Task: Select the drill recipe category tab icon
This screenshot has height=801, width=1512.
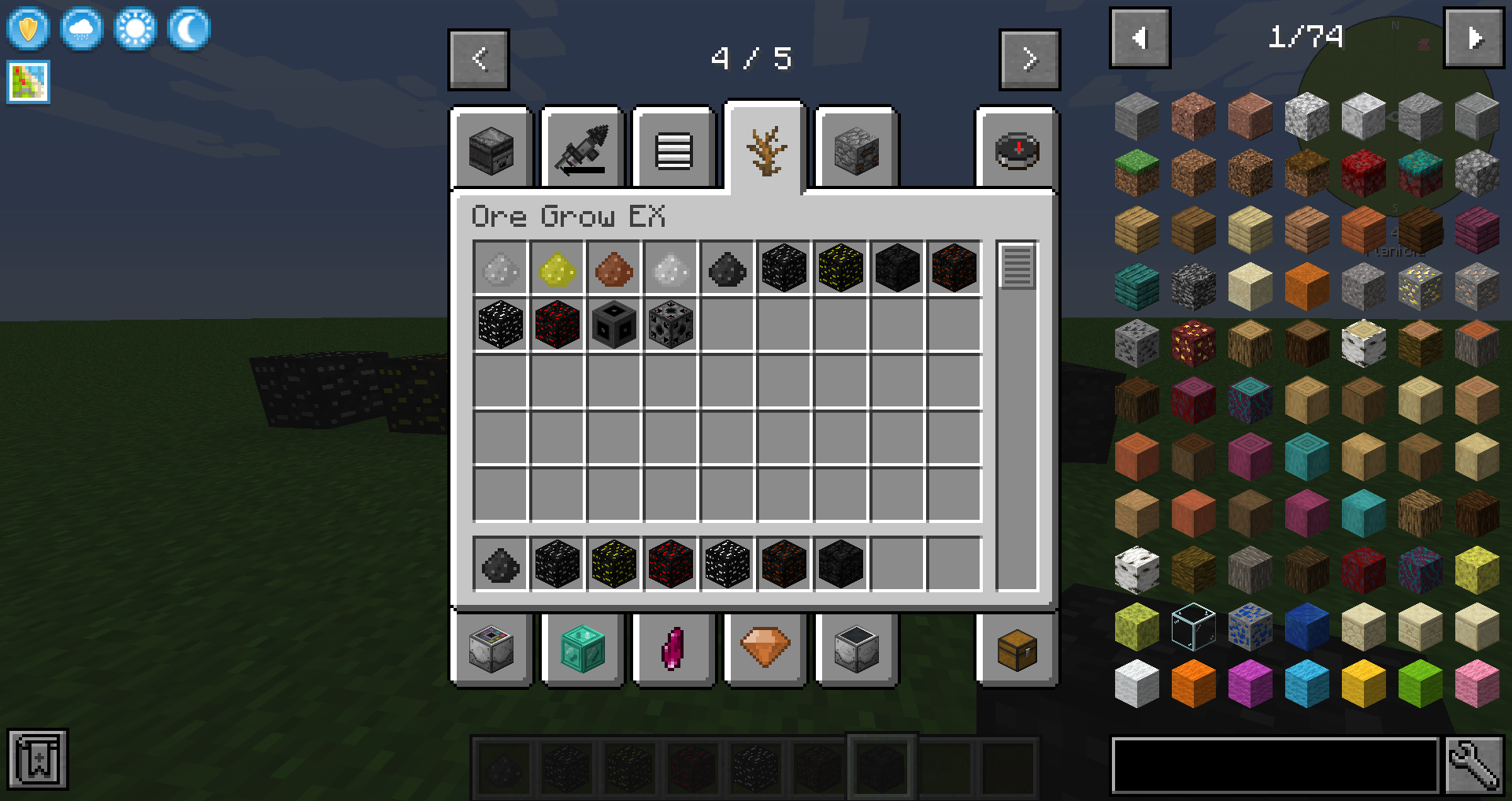Action: coord(583,150)
